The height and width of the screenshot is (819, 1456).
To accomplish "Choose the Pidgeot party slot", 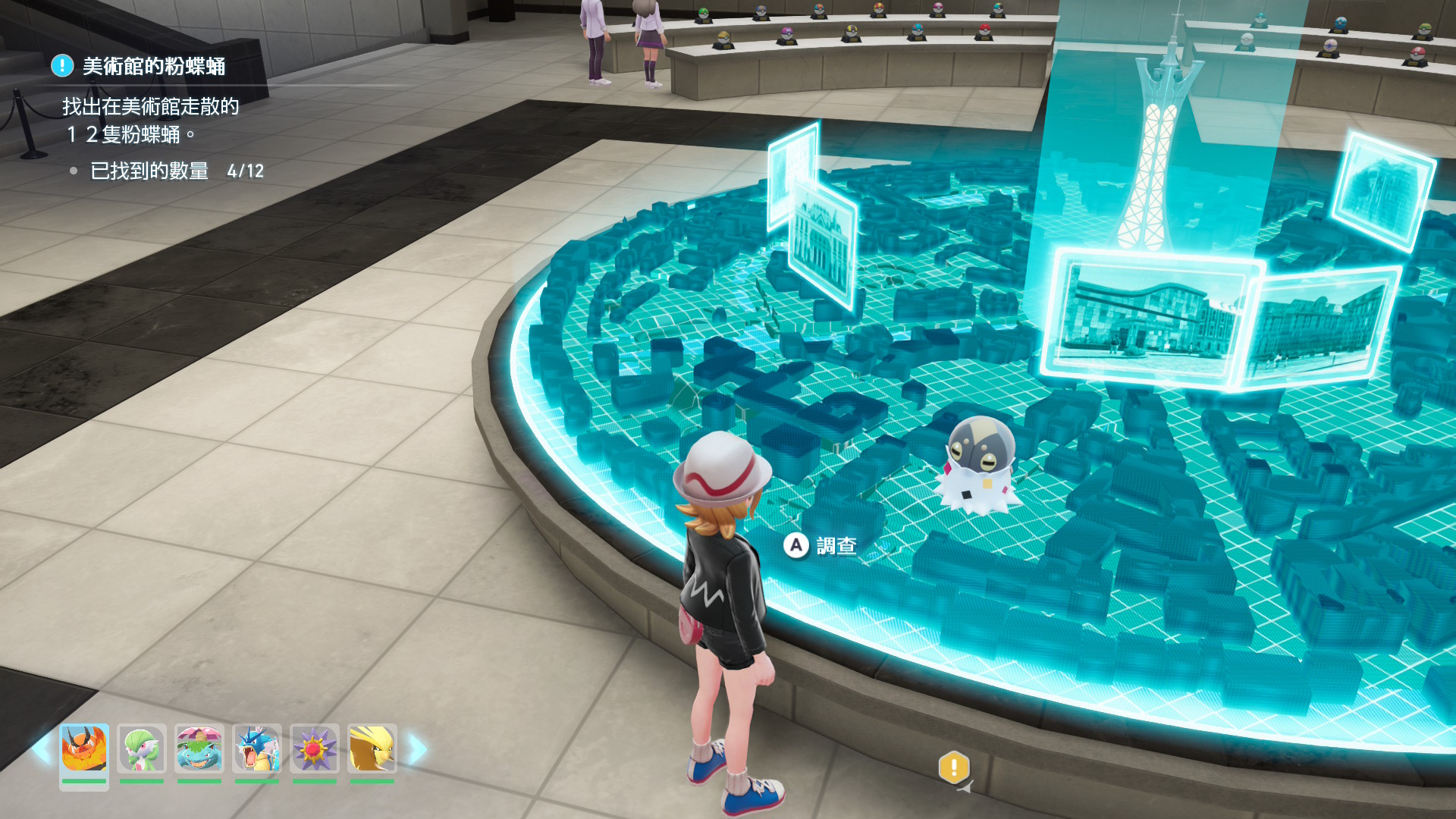I will pos(372,749).
